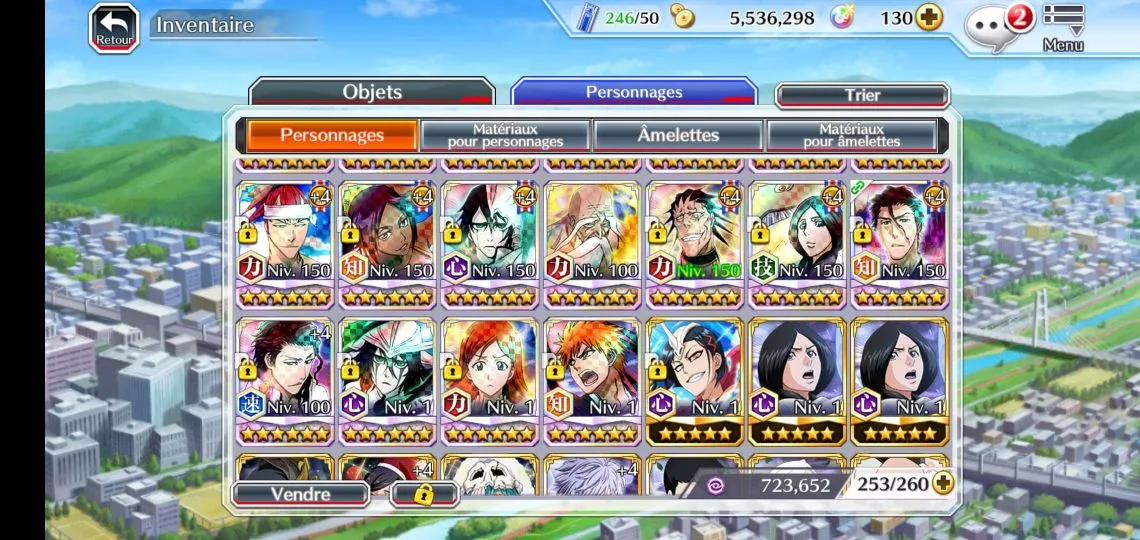Select the red-haired bandana character with Niv. 150
1140x540 pixels.
point(285,244)
